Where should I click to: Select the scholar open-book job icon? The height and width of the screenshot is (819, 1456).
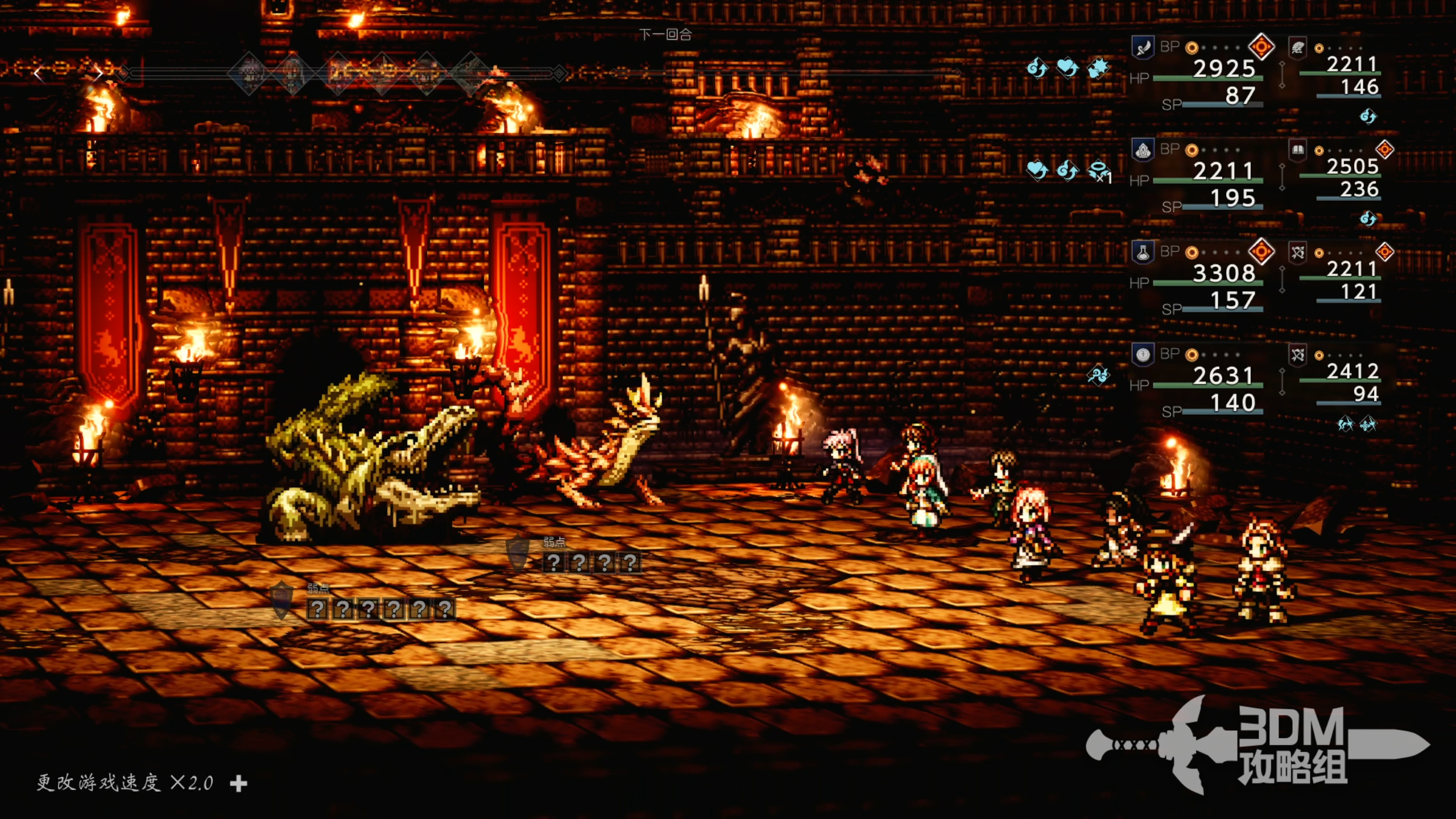1297,150
